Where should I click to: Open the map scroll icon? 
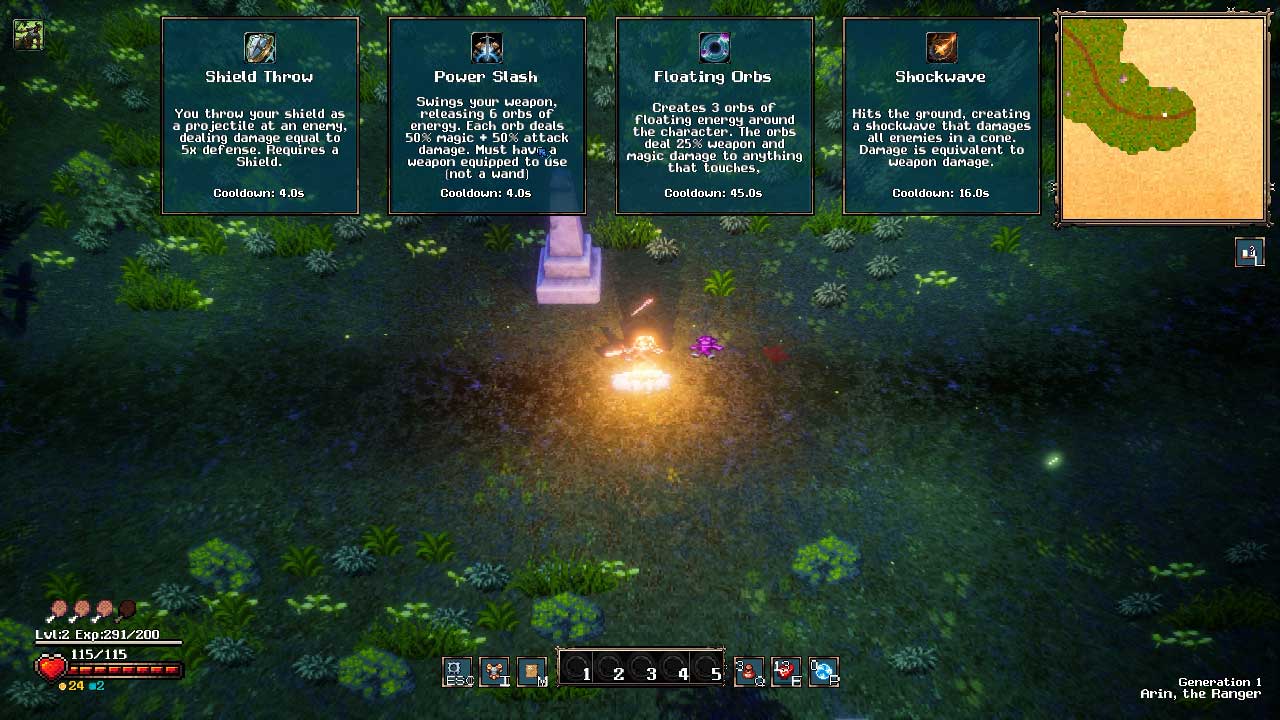coord(532,671)
